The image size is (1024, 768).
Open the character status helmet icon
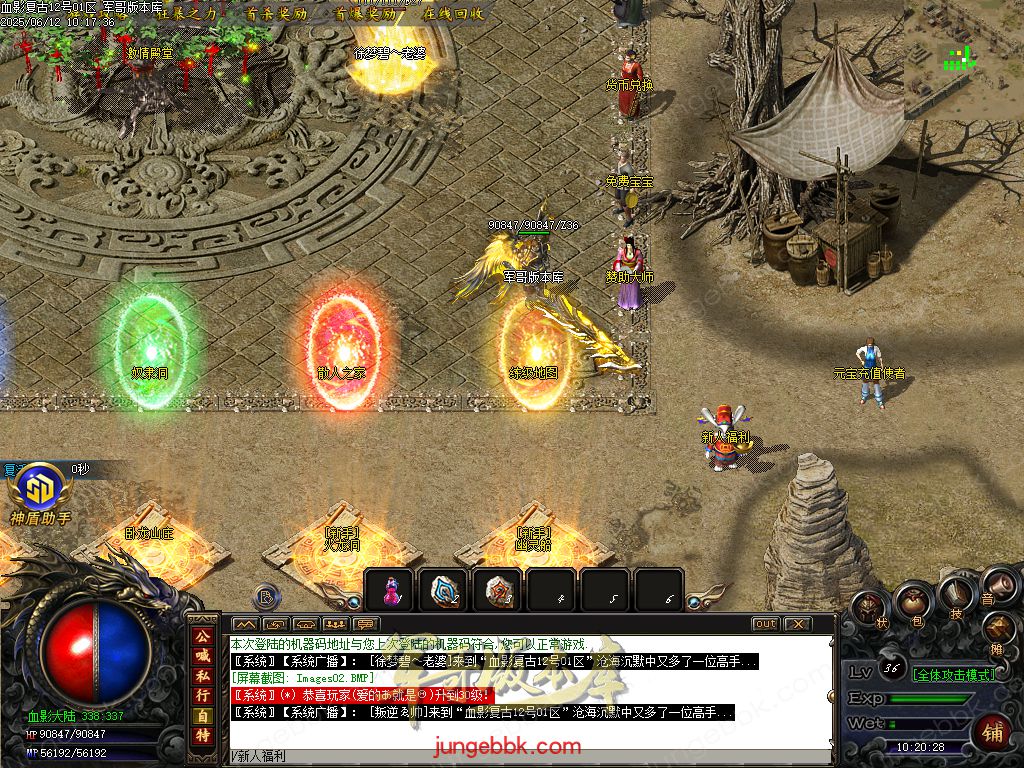pyautogui.click(x=868, y=607)
